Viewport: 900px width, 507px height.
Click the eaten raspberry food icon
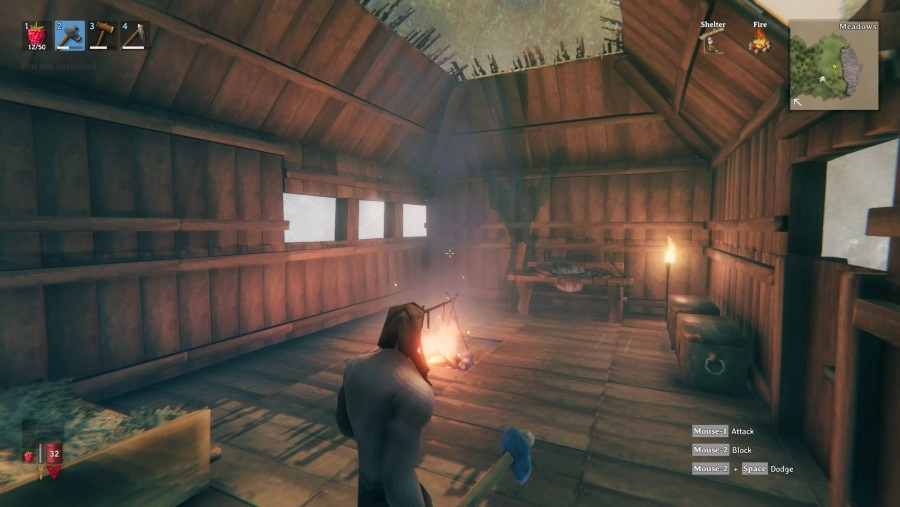[29, 456]
